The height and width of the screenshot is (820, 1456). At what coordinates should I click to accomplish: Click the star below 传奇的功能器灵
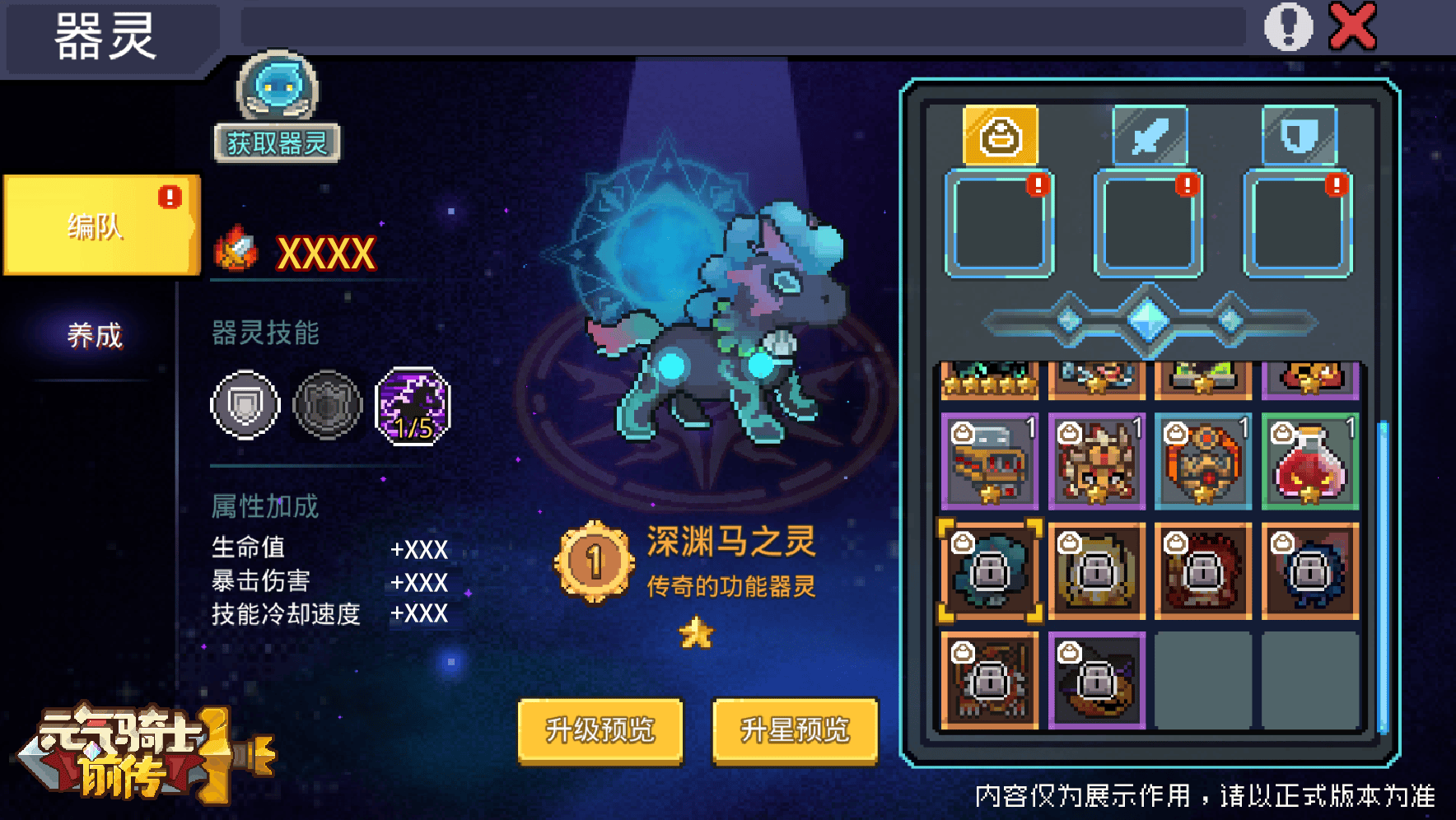click(x=696, y=632)
